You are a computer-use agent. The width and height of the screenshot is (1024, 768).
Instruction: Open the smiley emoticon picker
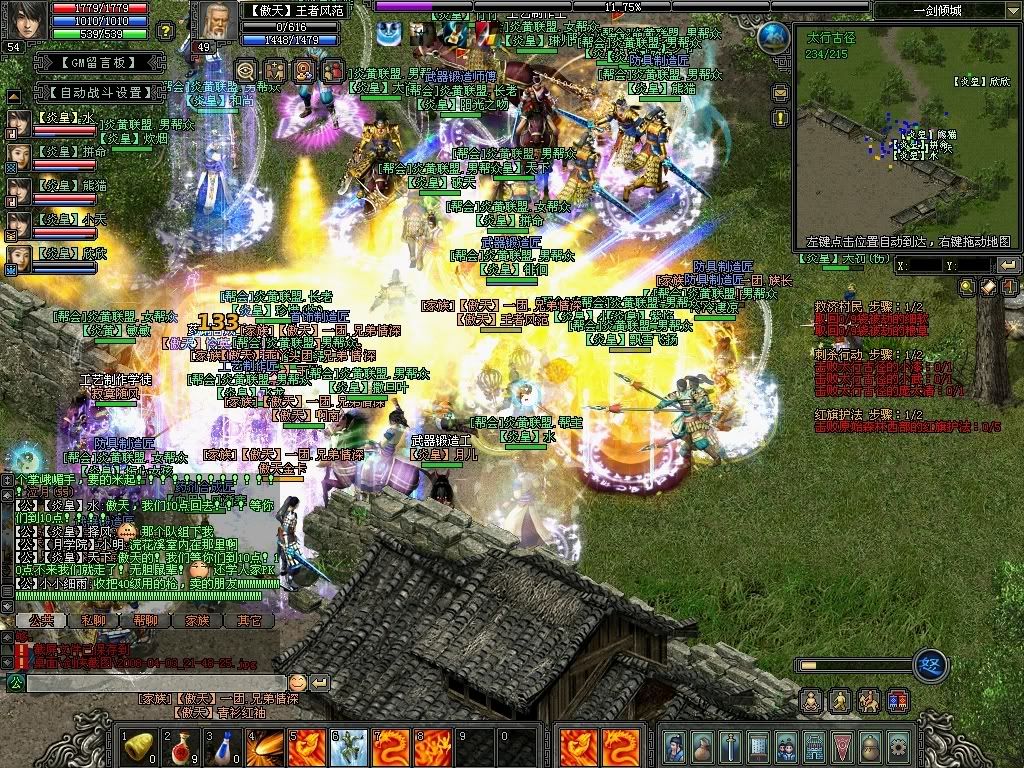click(x=297, y=683)
